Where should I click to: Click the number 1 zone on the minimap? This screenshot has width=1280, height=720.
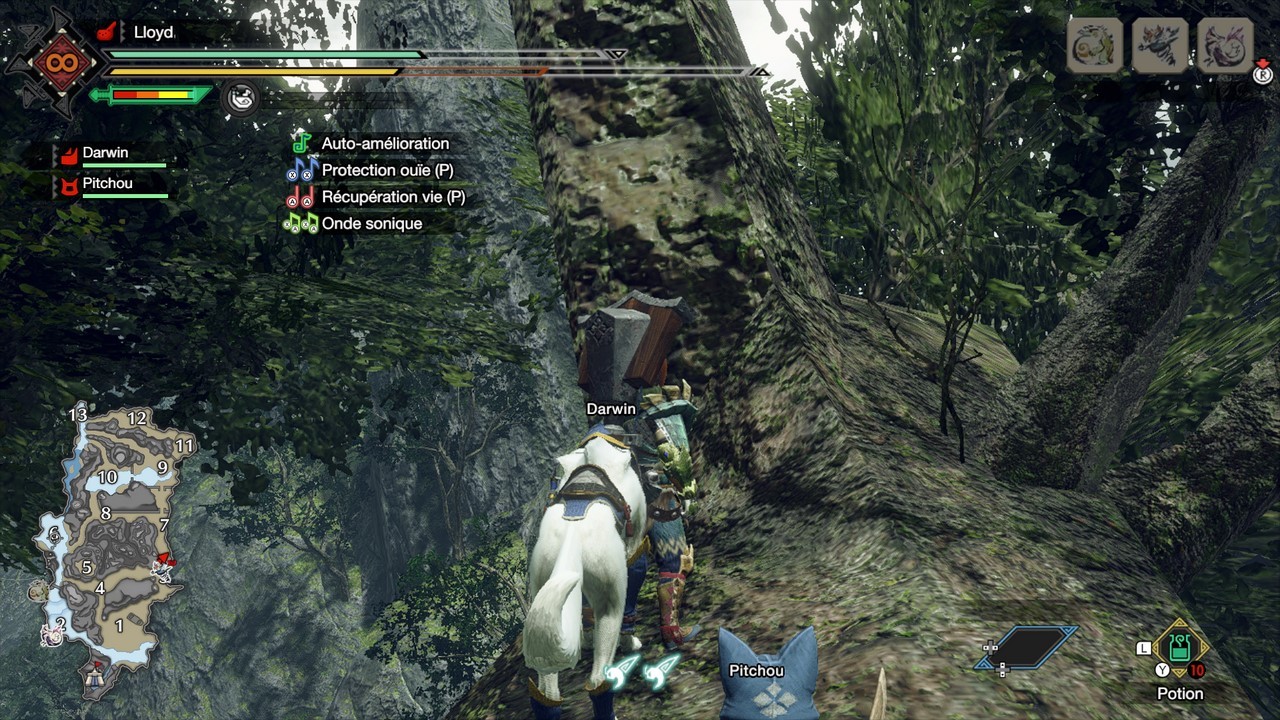click(x=119, y=626)
